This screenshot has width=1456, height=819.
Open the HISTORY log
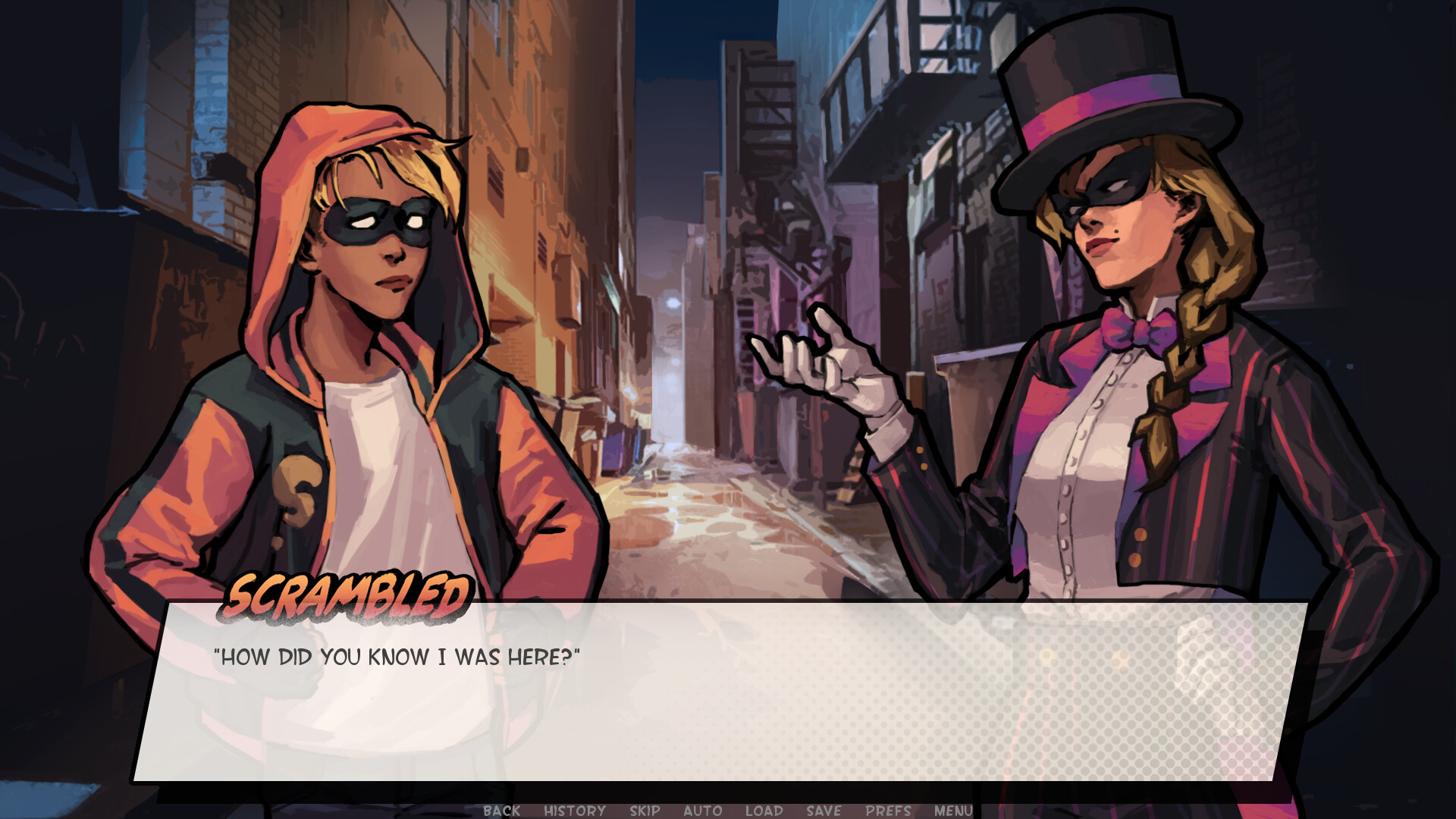tap(573, 811)
